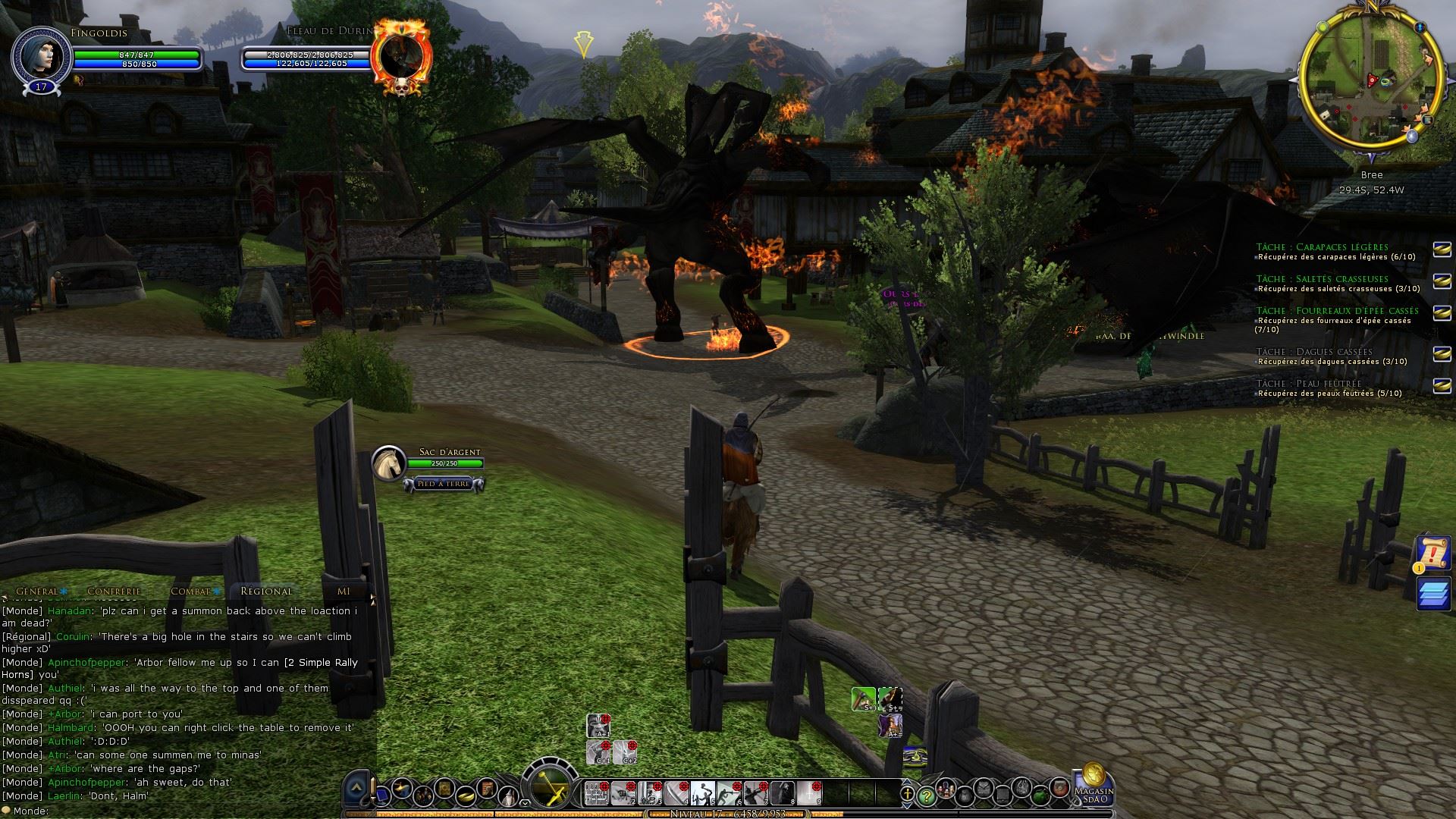The height and width of the screenshot is (819, 1456).
Task: Select the Combat chat tab
Action: click(x=190, y=591)
